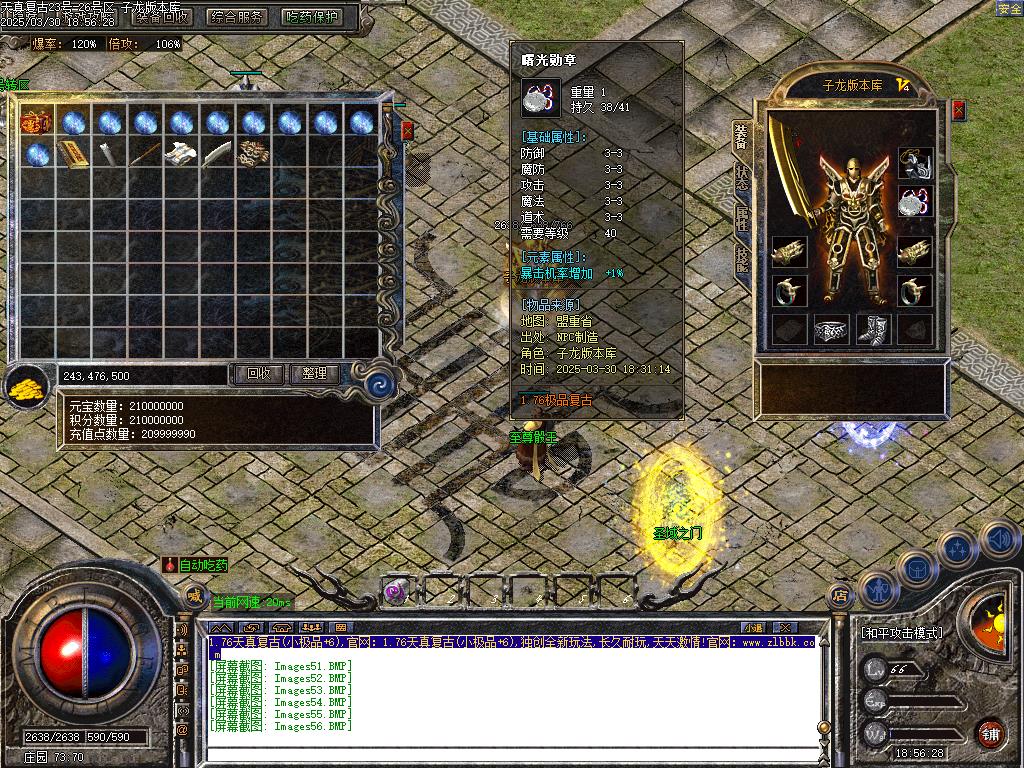Close the inventory bag window

click(407, 130)
